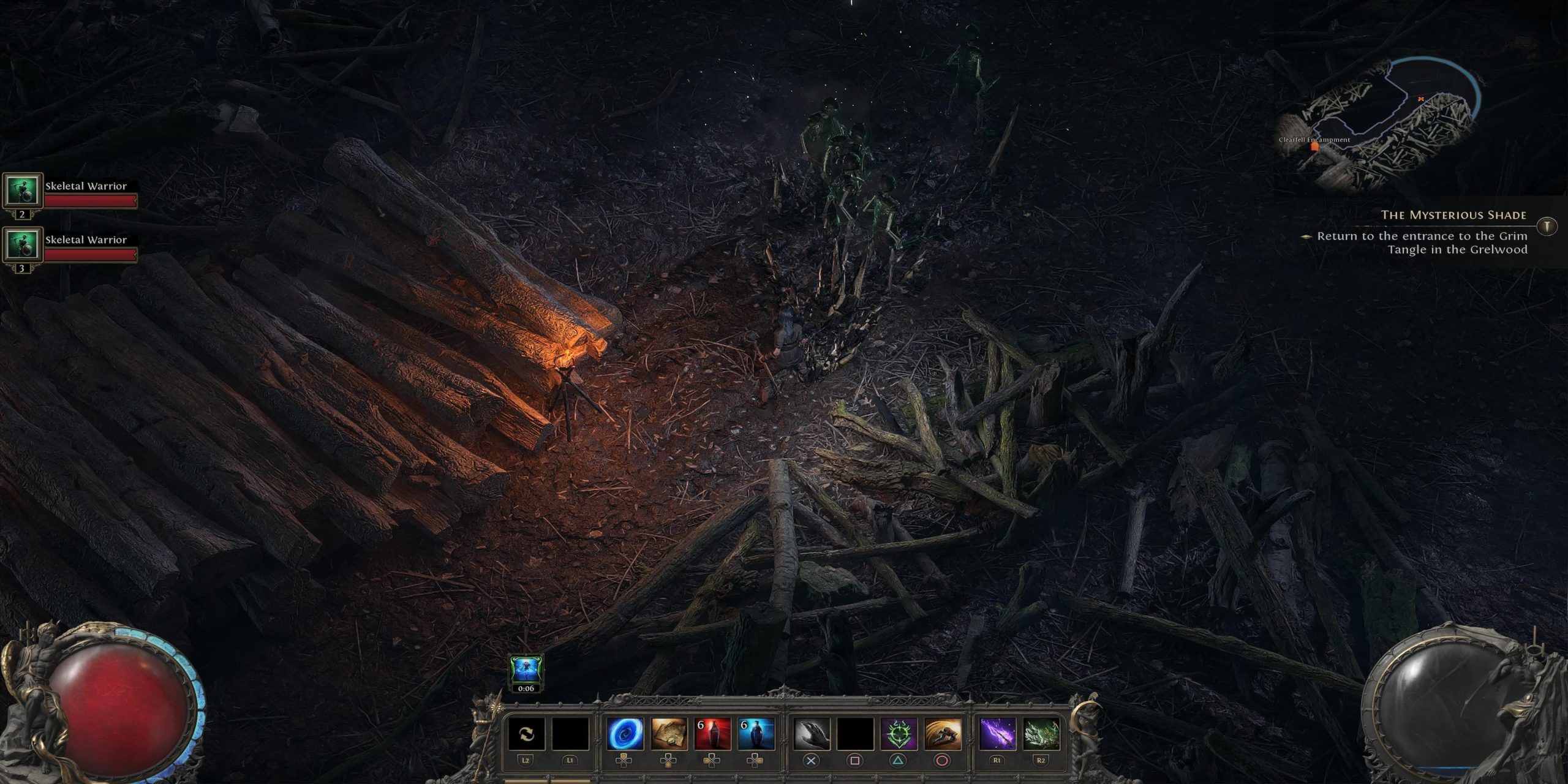Click the swap-arrows weapon set slot
Viewport: 1568px width, 784px height.
tap(526, 734)
